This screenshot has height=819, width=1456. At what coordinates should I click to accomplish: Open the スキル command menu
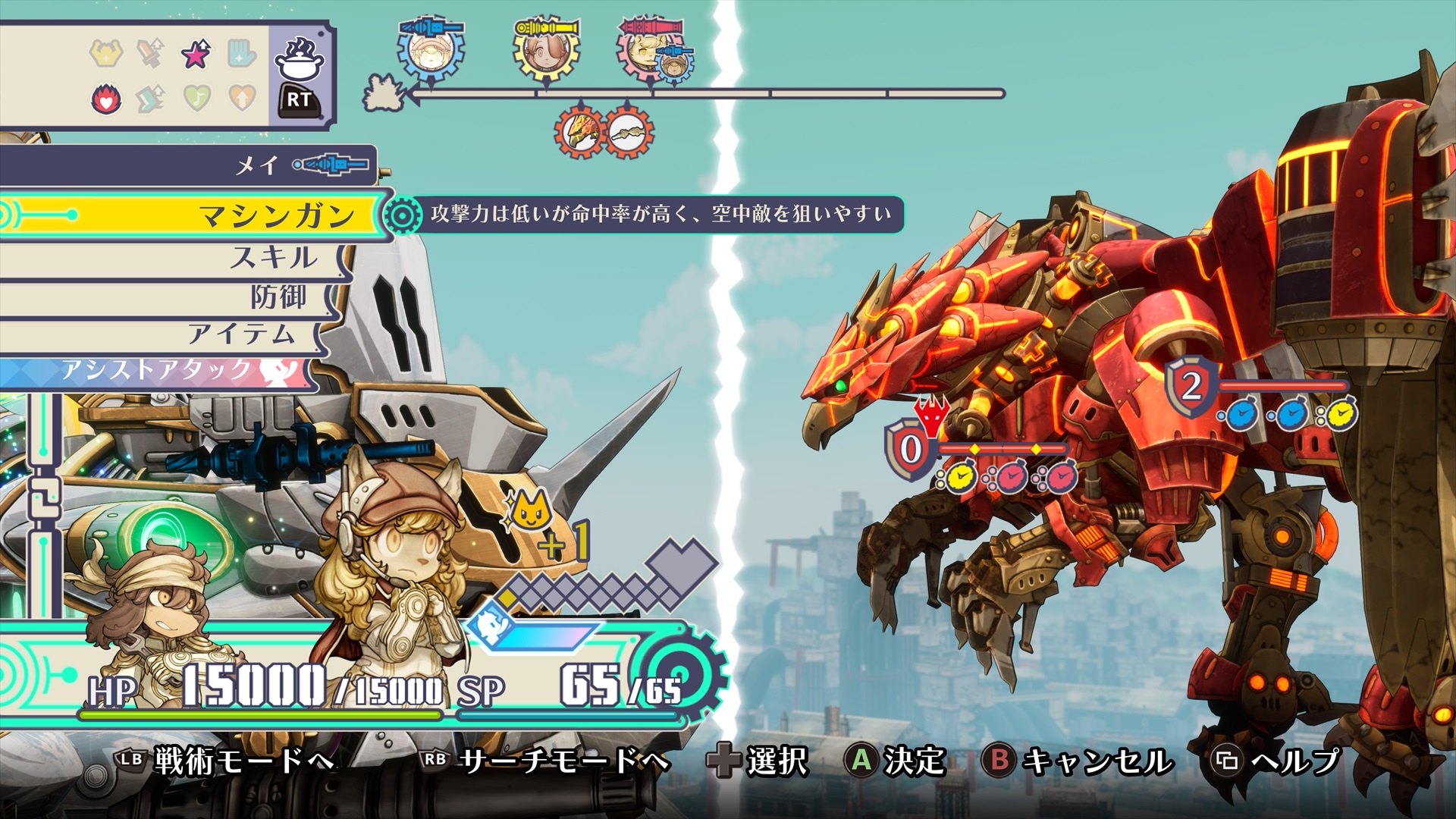click(x=273, y=258)
